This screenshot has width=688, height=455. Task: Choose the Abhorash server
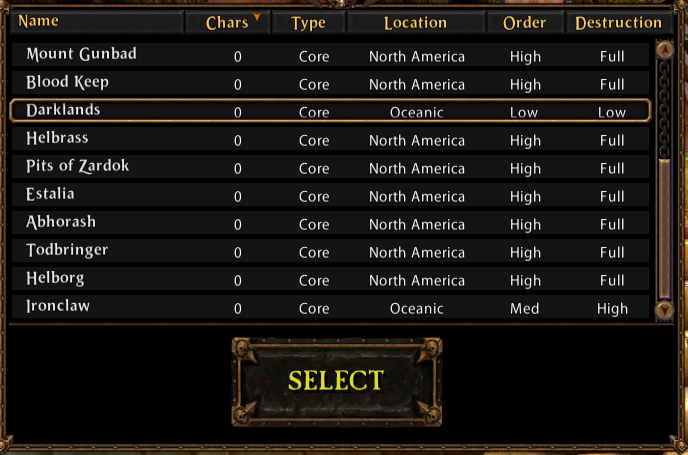click(x=330, y=224)
